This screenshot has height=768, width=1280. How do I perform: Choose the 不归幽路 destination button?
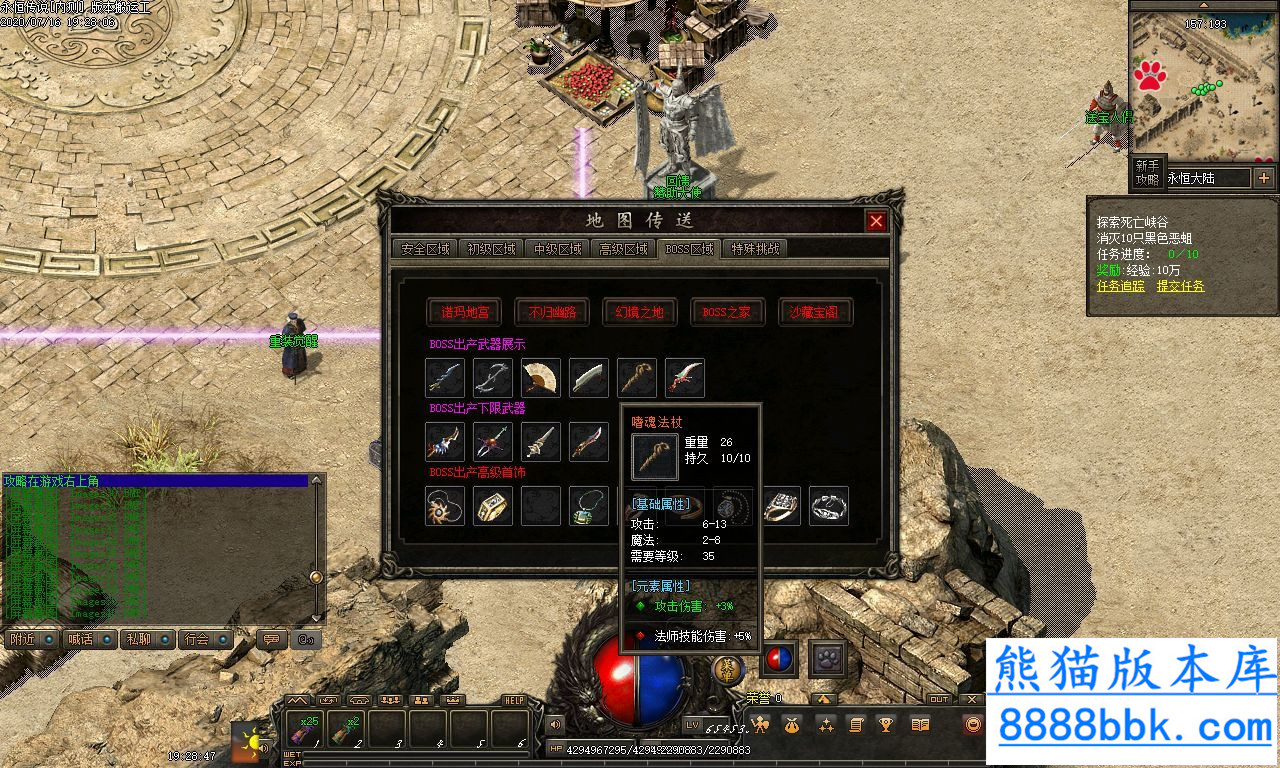(551, 312)
